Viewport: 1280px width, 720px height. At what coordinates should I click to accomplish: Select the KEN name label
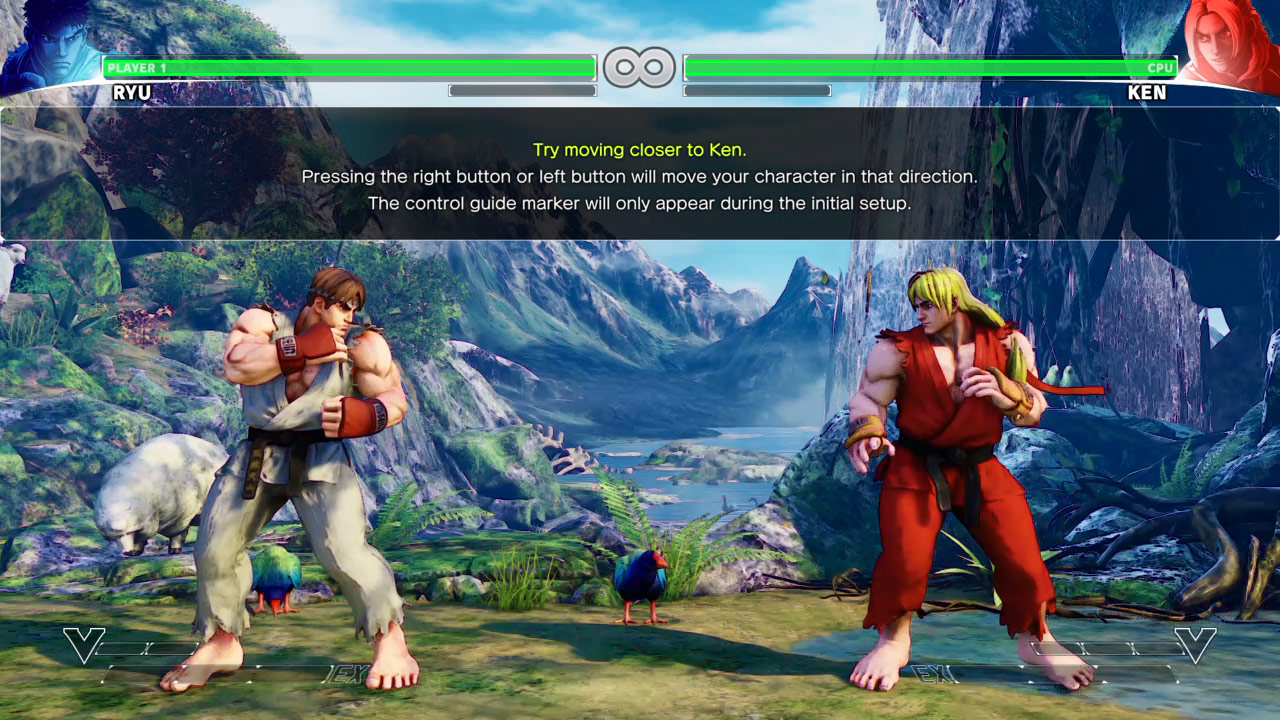[1147, 93]
